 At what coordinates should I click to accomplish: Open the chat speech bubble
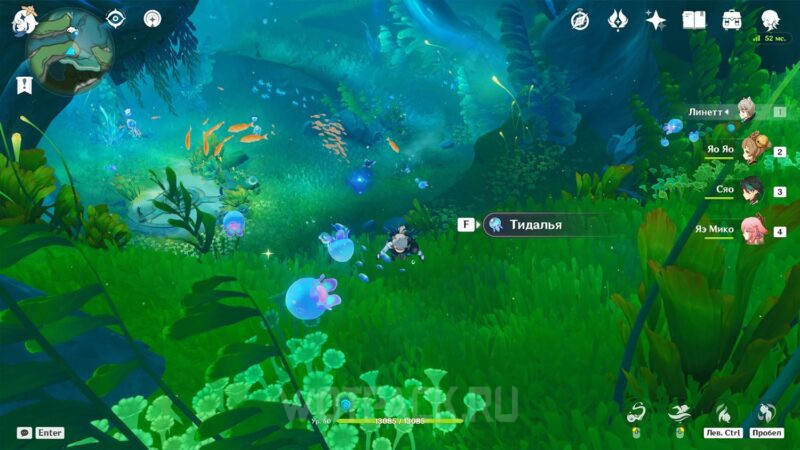pos(24,433)
